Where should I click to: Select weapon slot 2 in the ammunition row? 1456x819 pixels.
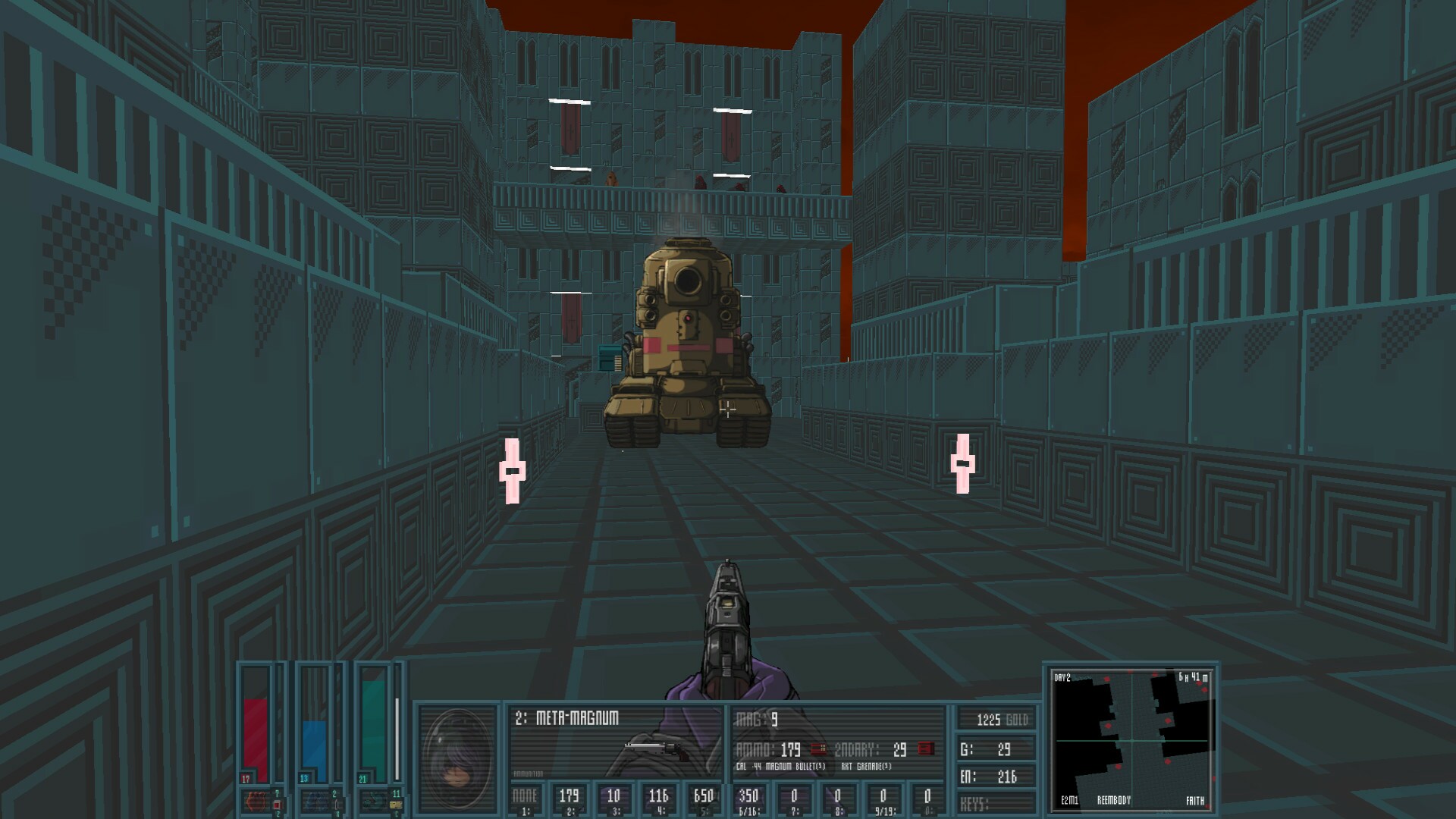pos(570,796)
